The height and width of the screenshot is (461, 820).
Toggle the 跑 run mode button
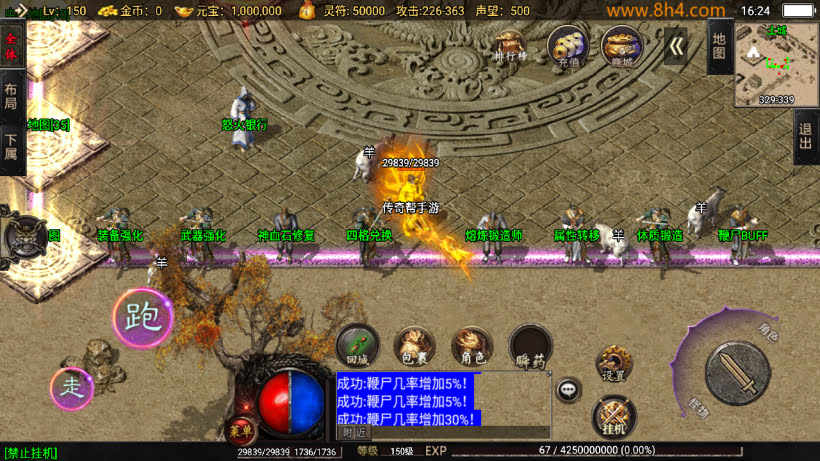coord(143,318)
